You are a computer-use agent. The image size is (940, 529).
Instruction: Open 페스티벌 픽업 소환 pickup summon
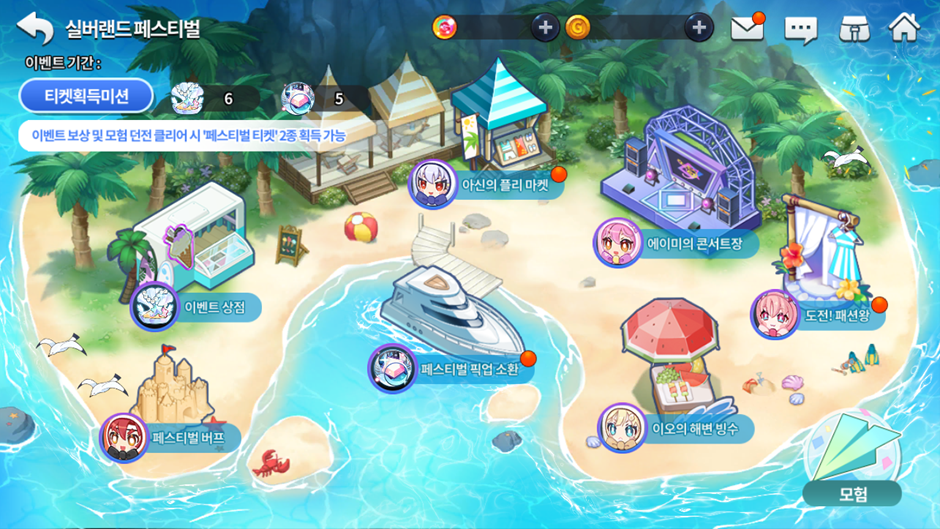[452, 369]
